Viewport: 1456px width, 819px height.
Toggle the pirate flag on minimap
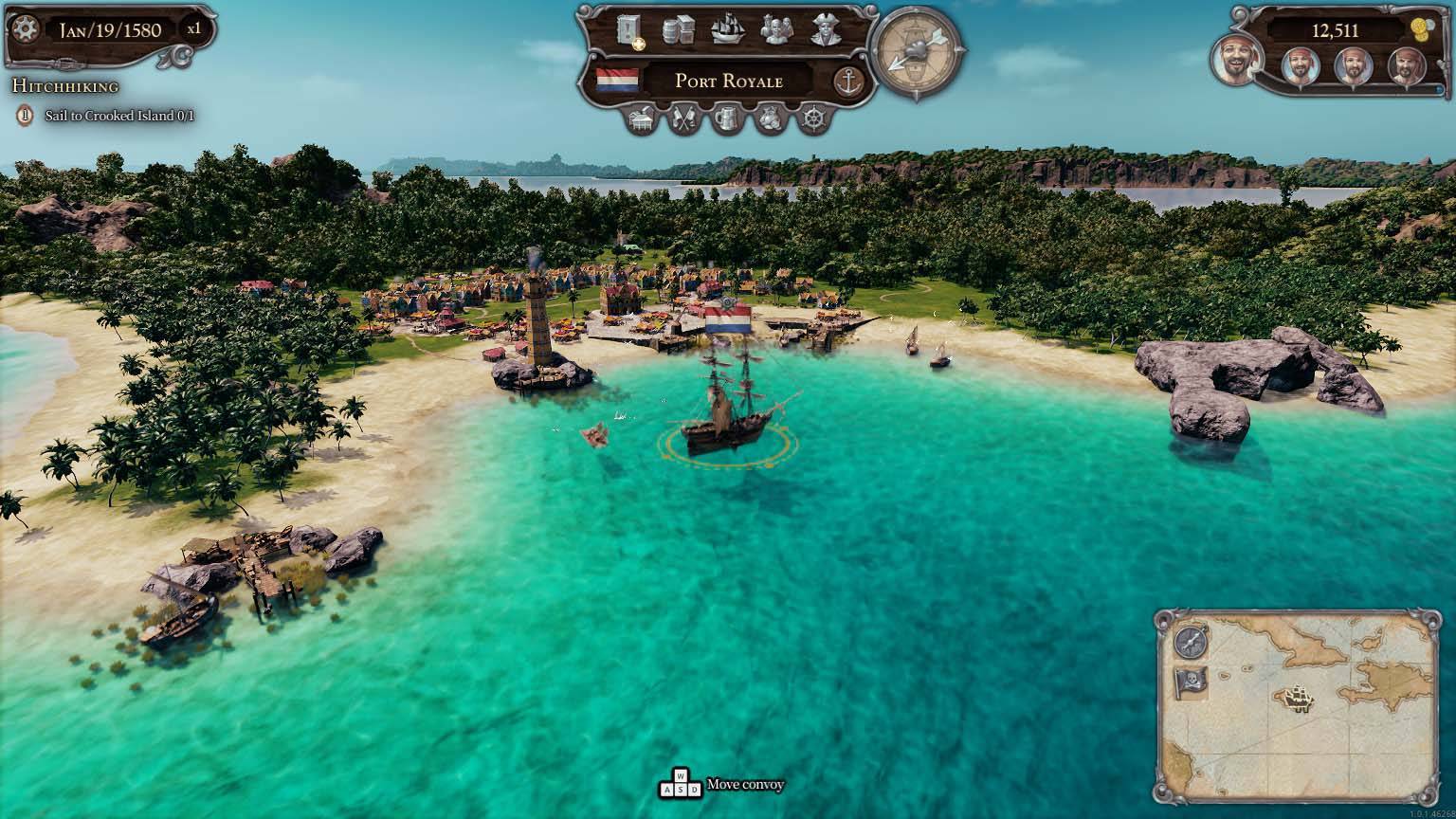click(x=1191, y=682)
